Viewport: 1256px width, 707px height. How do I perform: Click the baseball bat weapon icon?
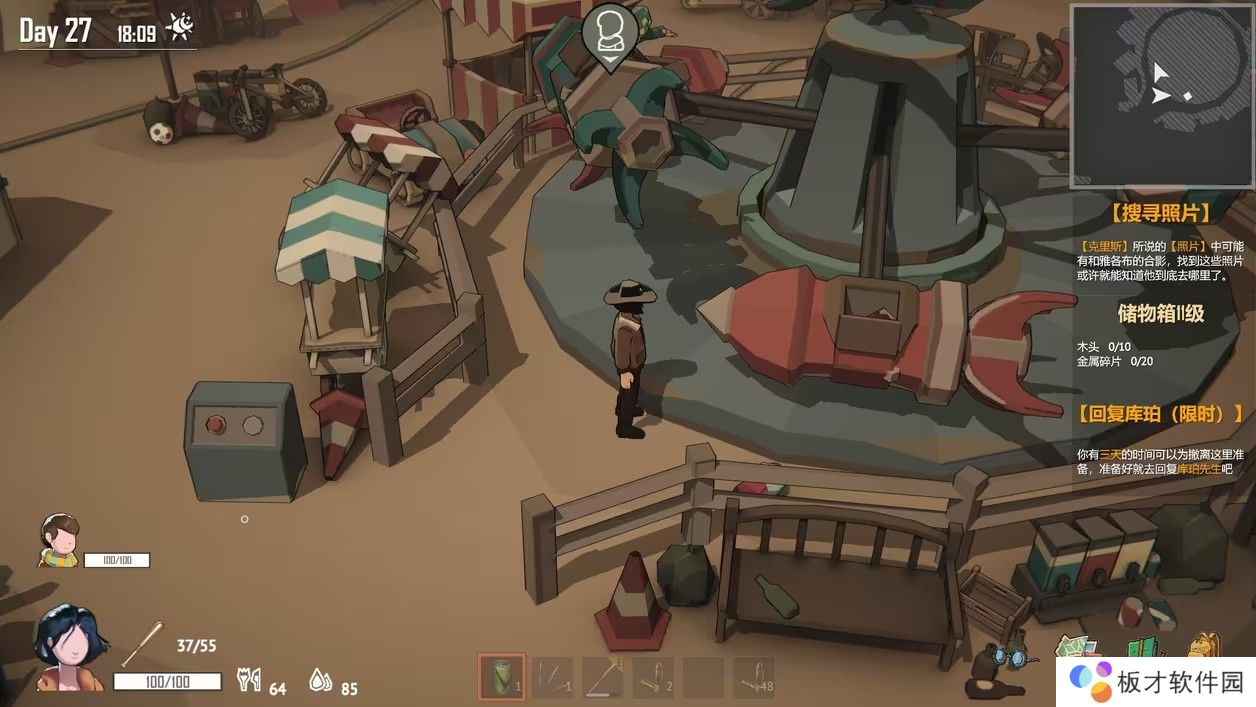point(141,643)
